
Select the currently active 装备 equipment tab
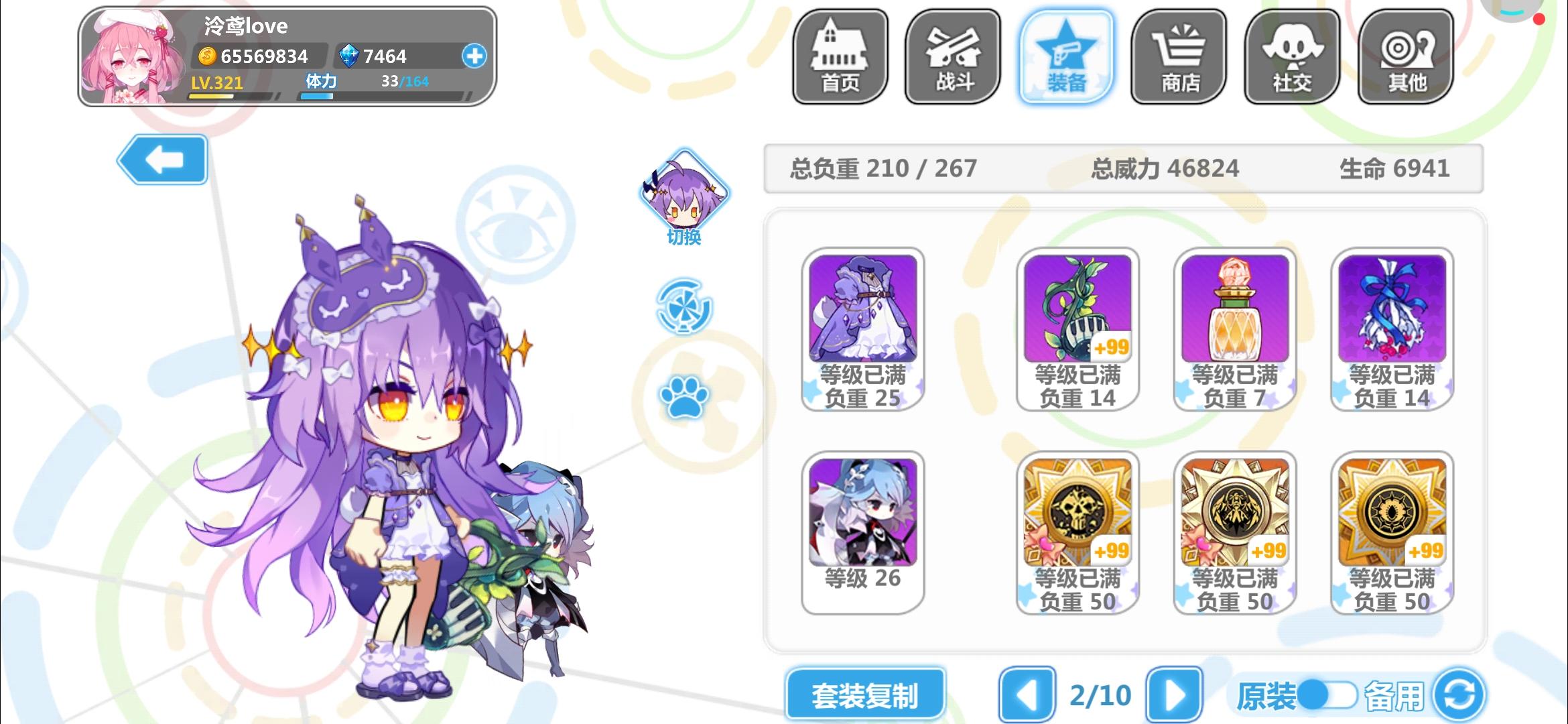coord(1065,57)
